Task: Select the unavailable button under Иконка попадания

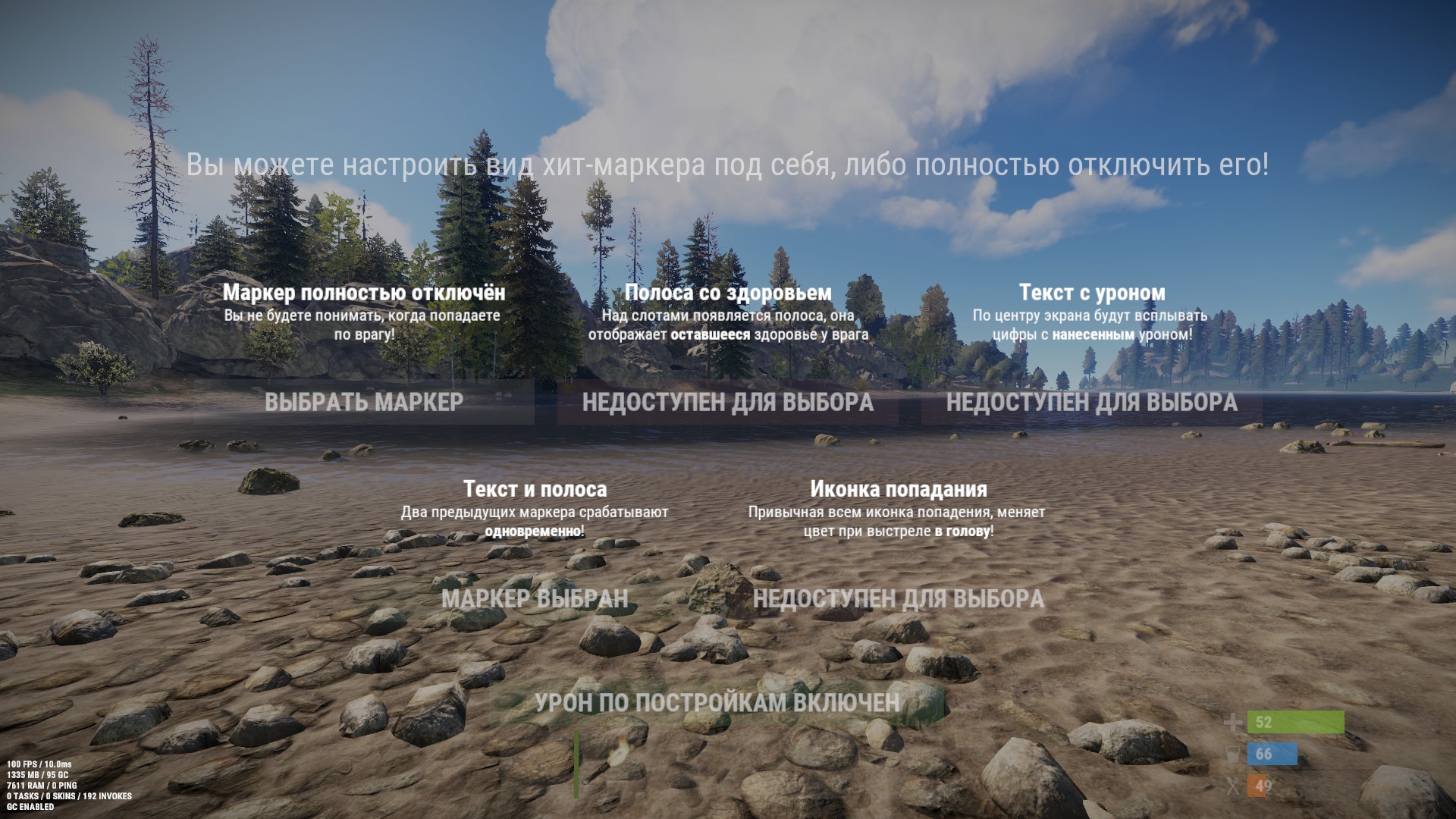Action: [x=899, y=599]
